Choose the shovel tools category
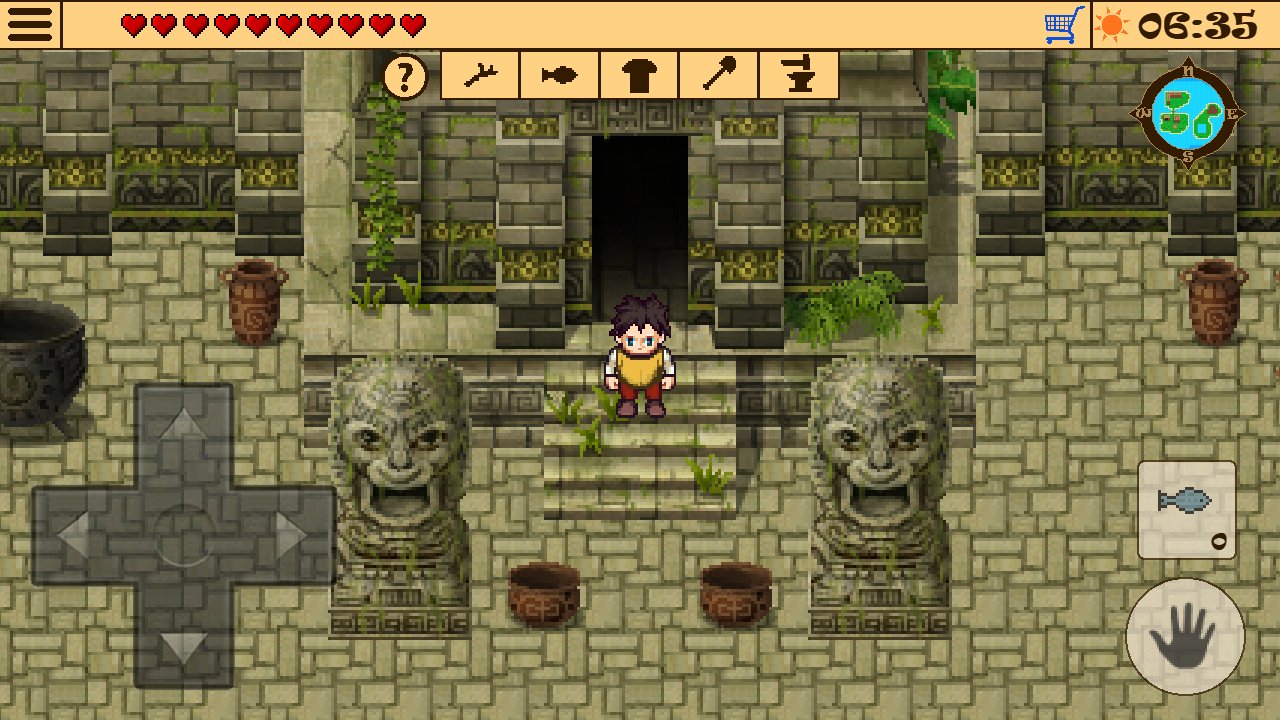 click(x=719, y=76)
